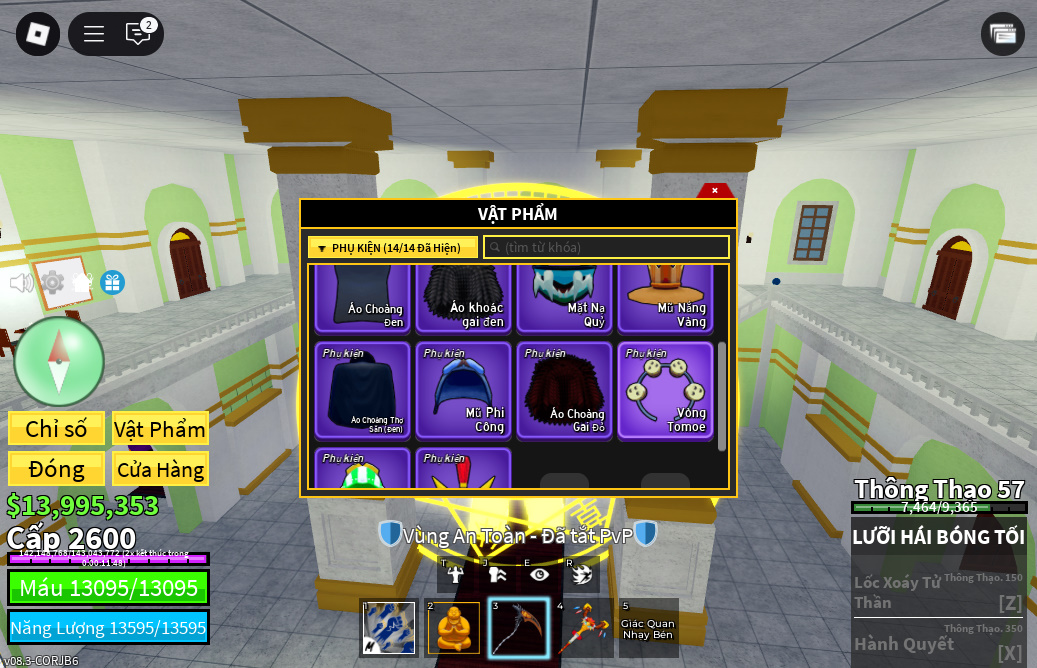Choose the Mũ Nắng Vàng accessory
1037x668 pixels.
point(665,298)
